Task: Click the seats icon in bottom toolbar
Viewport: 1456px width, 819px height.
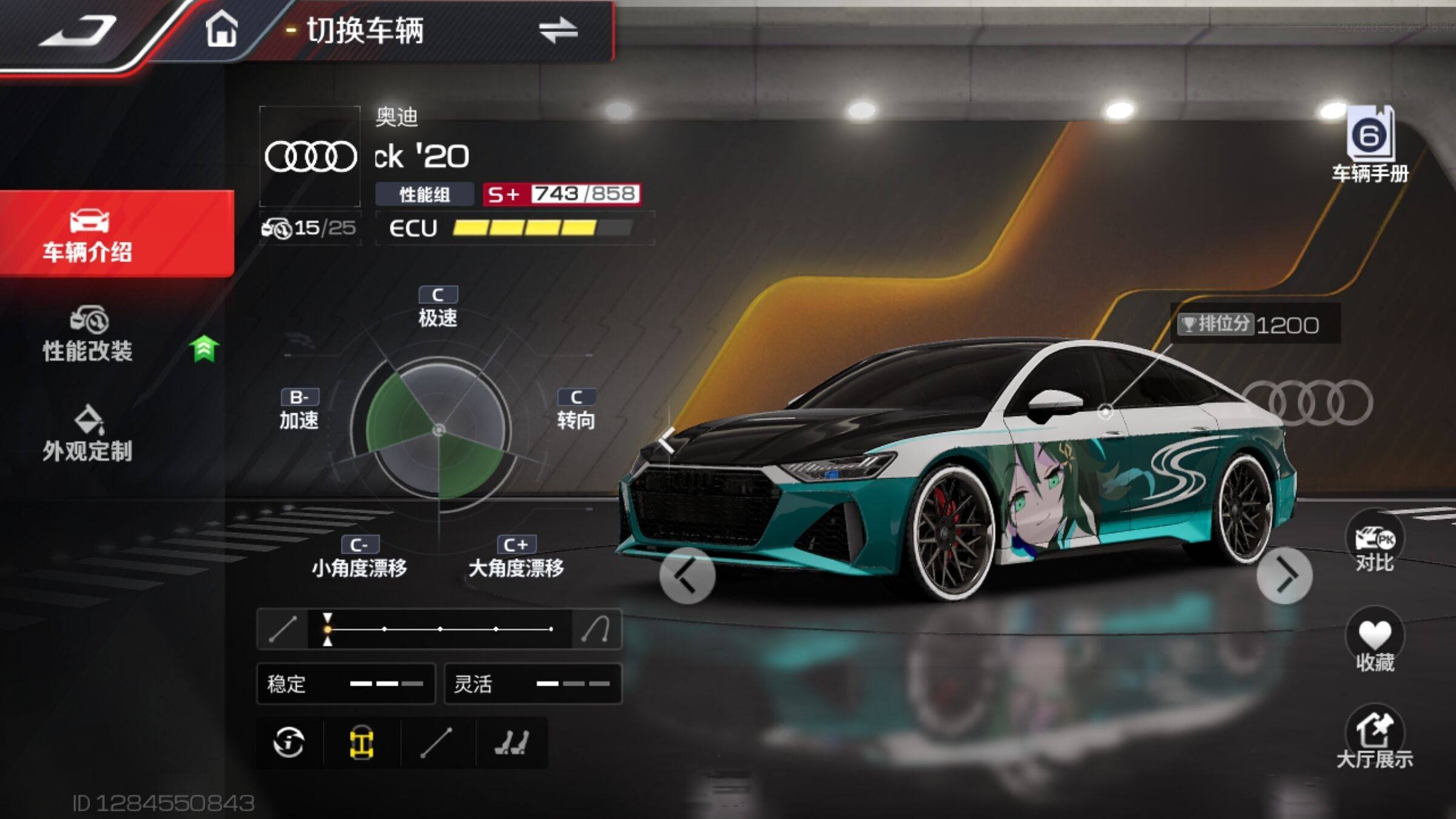Action: 511,743
